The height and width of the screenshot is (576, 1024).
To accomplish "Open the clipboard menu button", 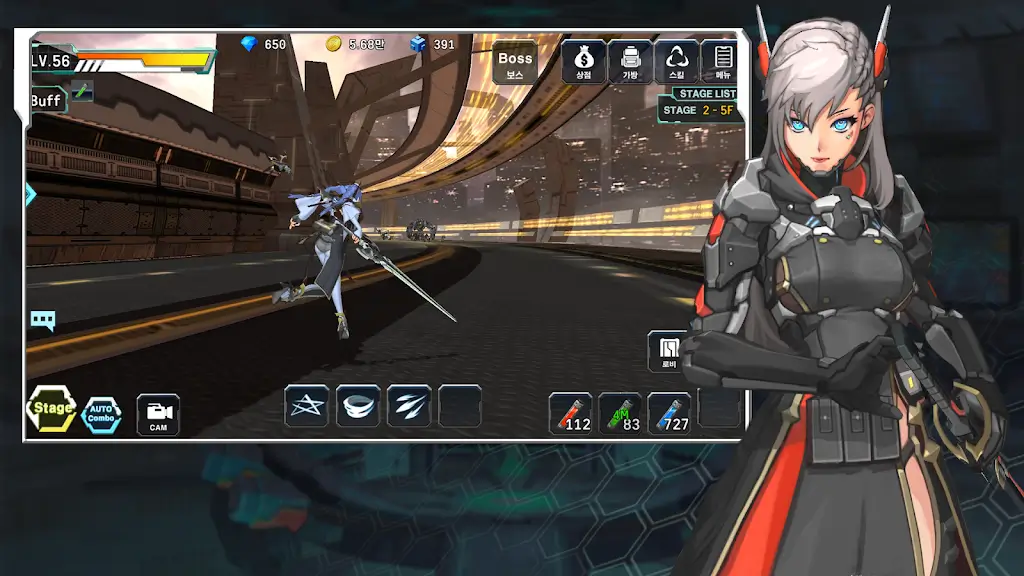I will click(x=721, y=62).
